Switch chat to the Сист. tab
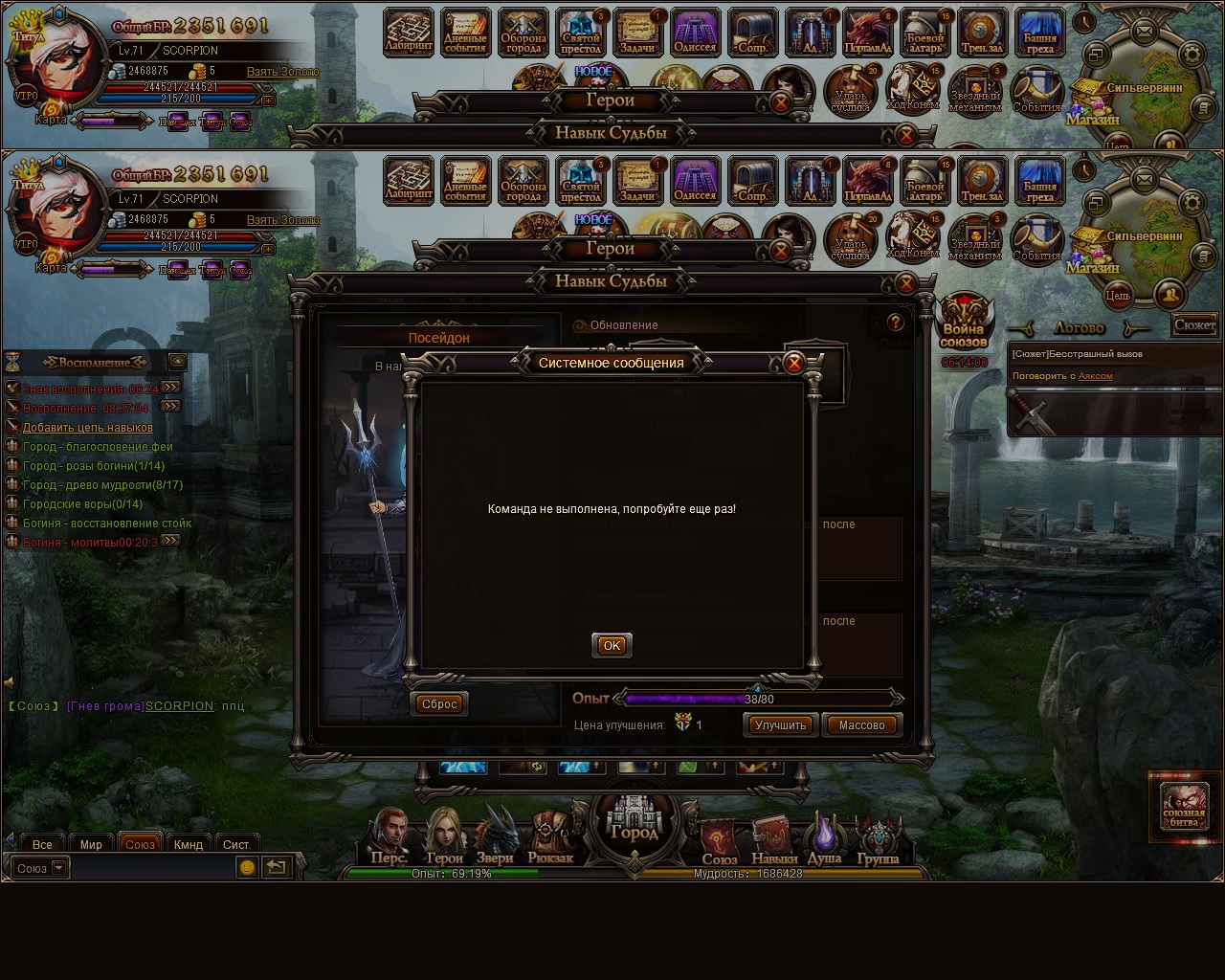 pyautogui.click(x=236, y=844)
